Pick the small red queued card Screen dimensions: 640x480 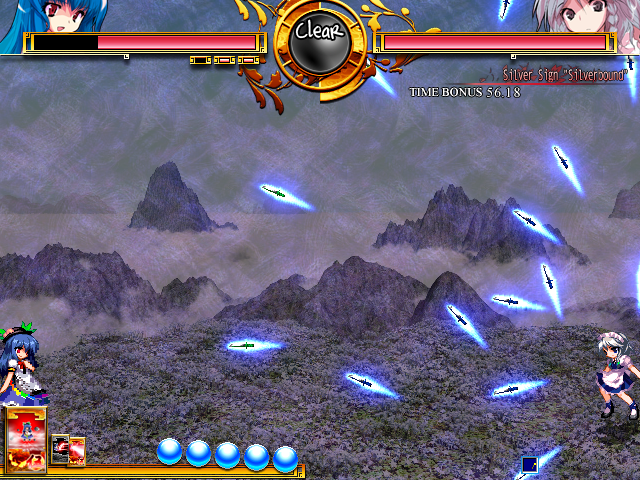[77, 451]
